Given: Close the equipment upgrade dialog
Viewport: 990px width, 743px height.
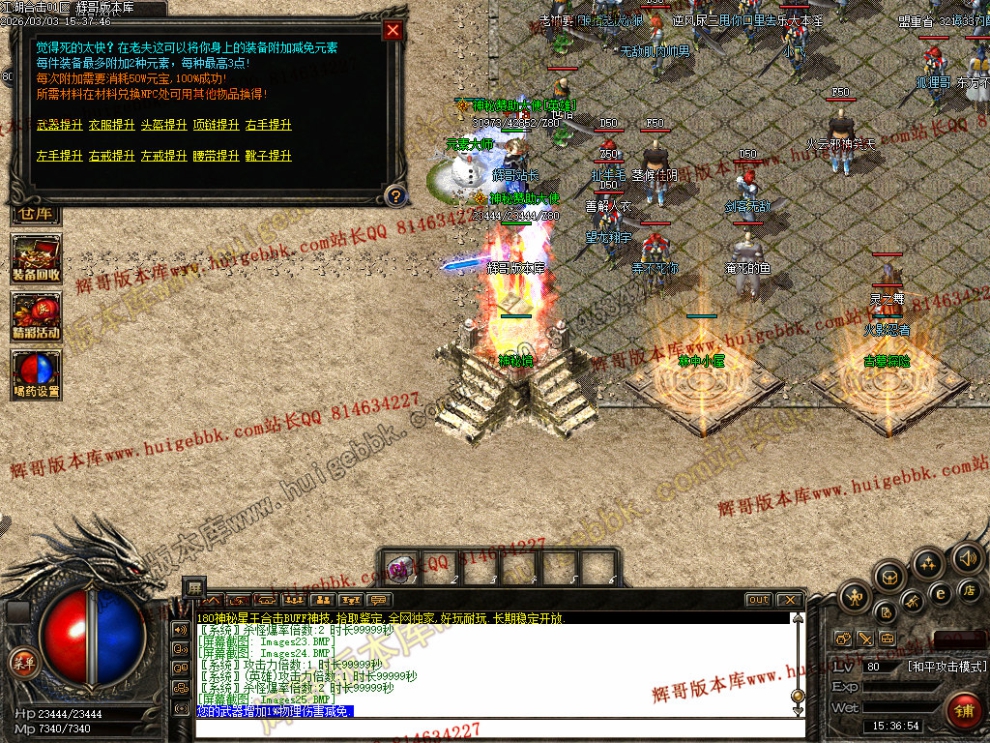Looking at the screenshot, I should coord(393,31).
